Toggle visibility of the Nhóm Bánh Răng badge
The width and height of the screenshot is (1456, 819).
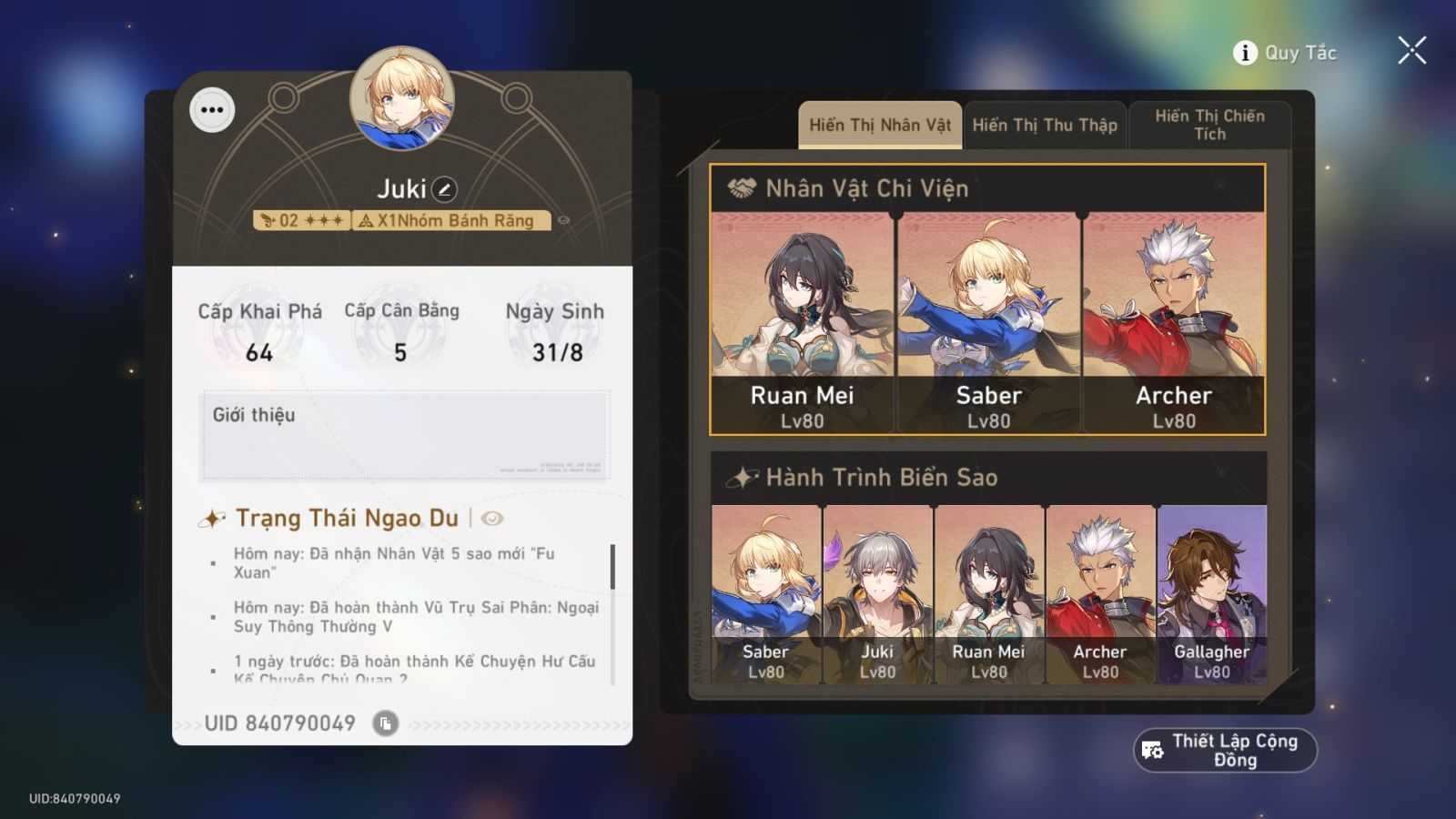pyautogui.click(x=565, y=219)
